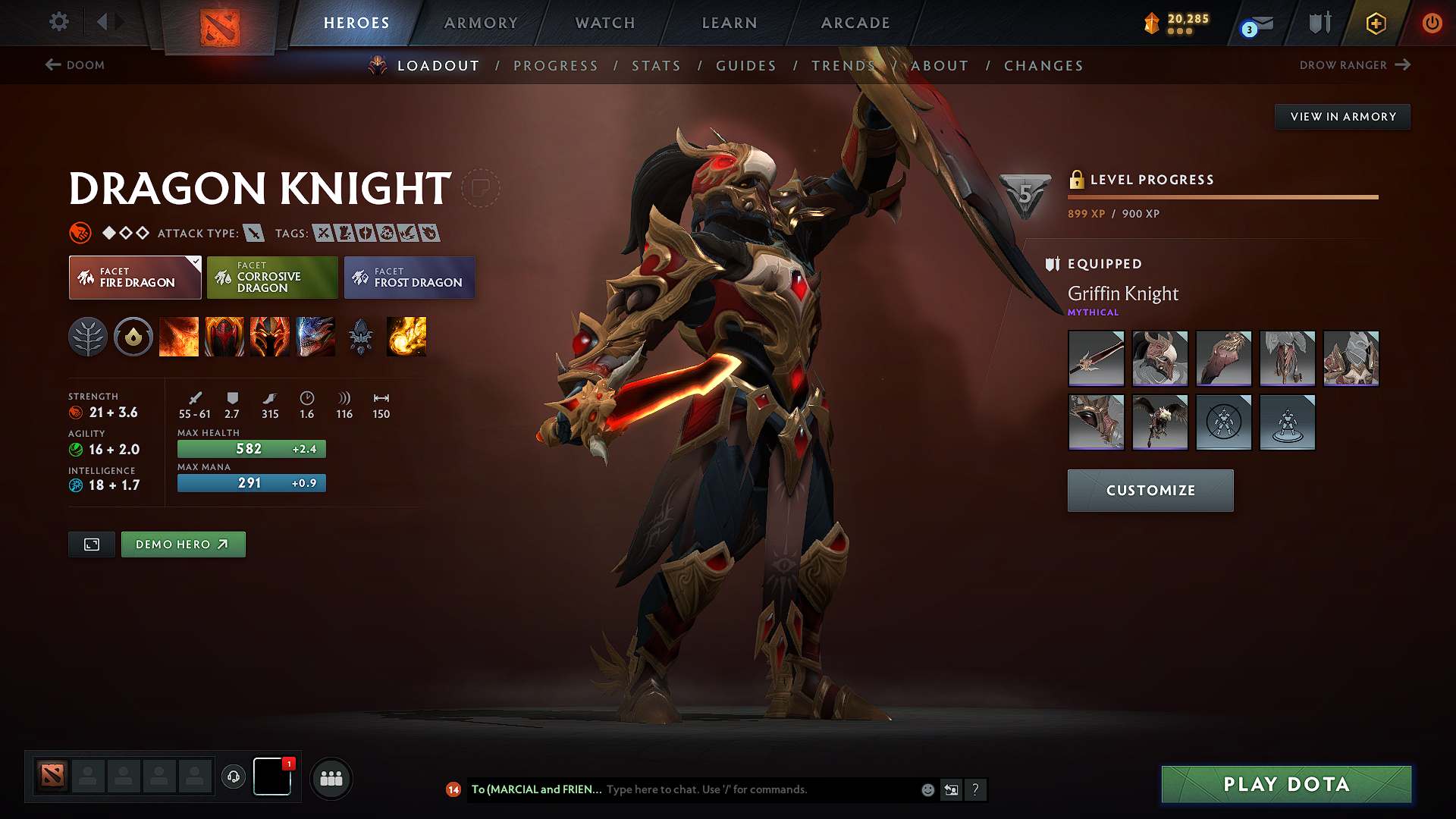
Task: Open the settings gear icon
Action: pyautogui.click(x=58, y=22)
